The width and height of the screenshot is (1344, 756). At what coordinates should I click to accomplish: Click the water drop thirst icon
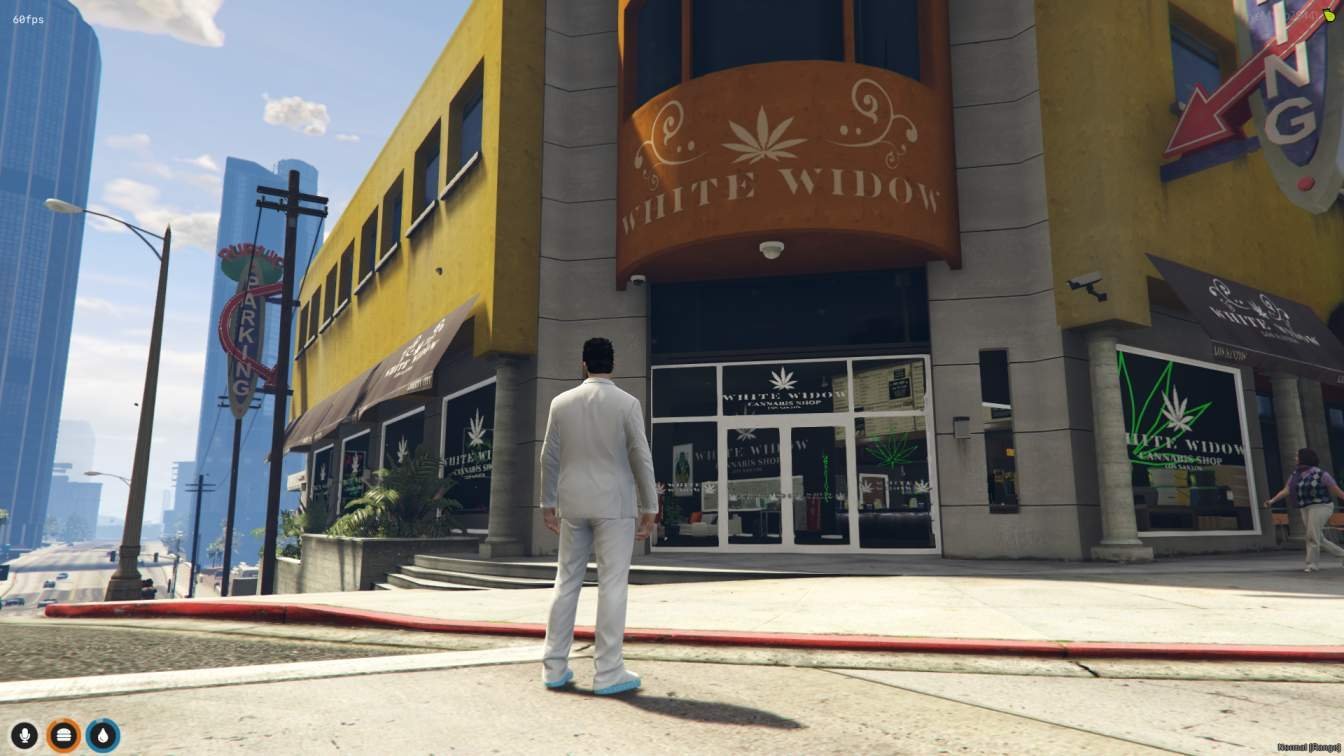[x=102, y=736]
